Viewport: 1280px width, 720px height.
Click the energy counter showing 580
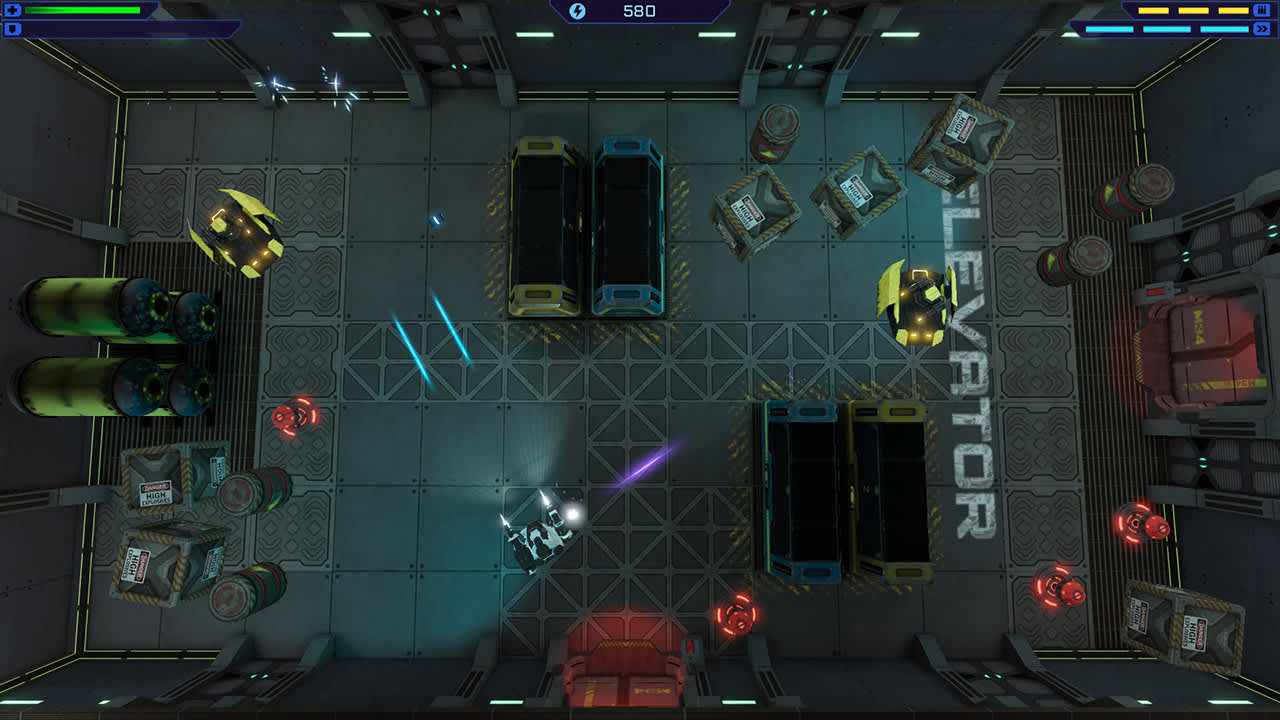[640, 11]
